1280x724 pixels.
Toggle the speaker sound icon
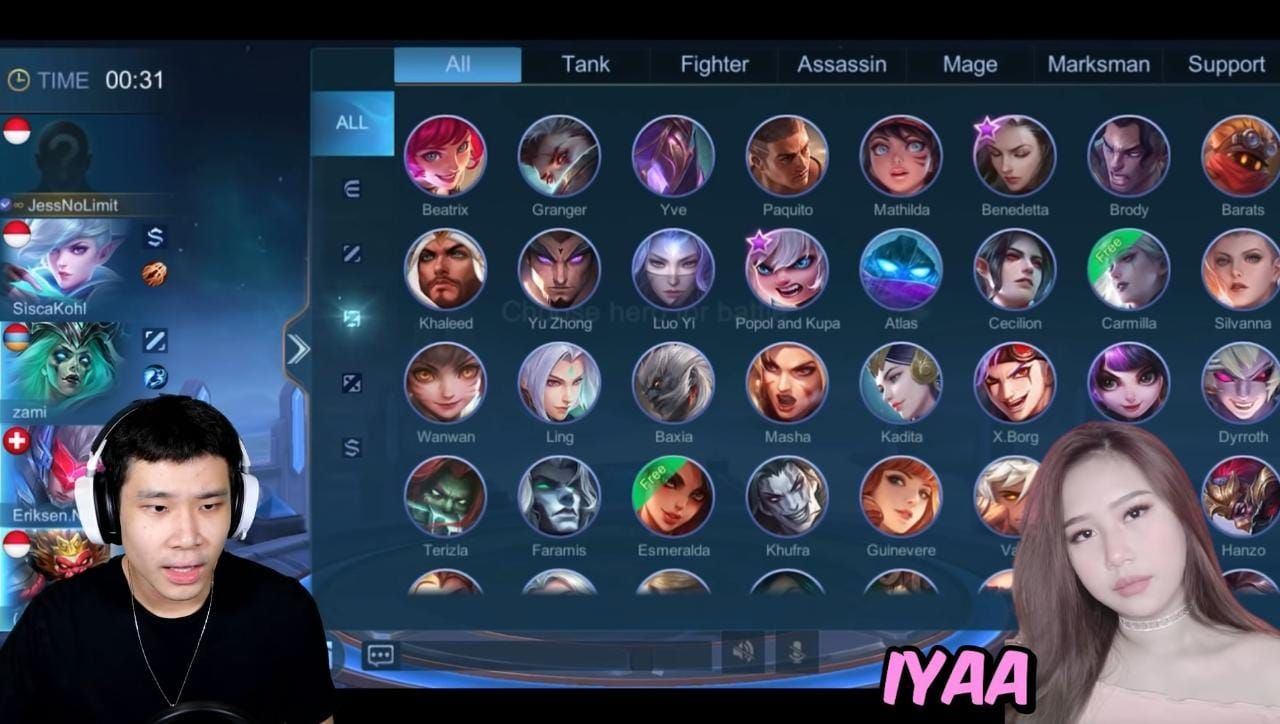coord(743,653)
